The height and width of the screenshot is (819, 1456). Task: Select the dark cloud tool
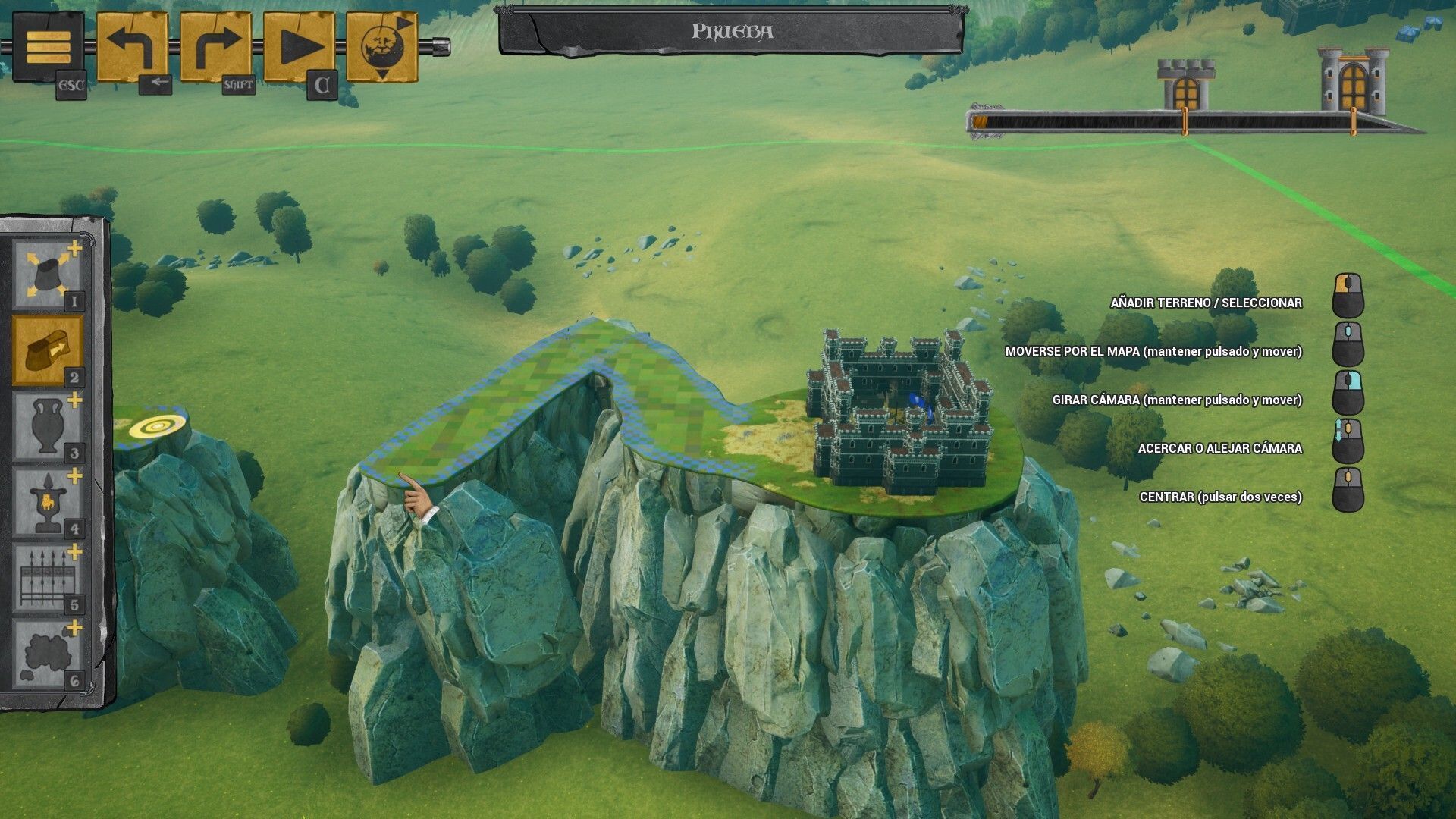pos(47,654)
